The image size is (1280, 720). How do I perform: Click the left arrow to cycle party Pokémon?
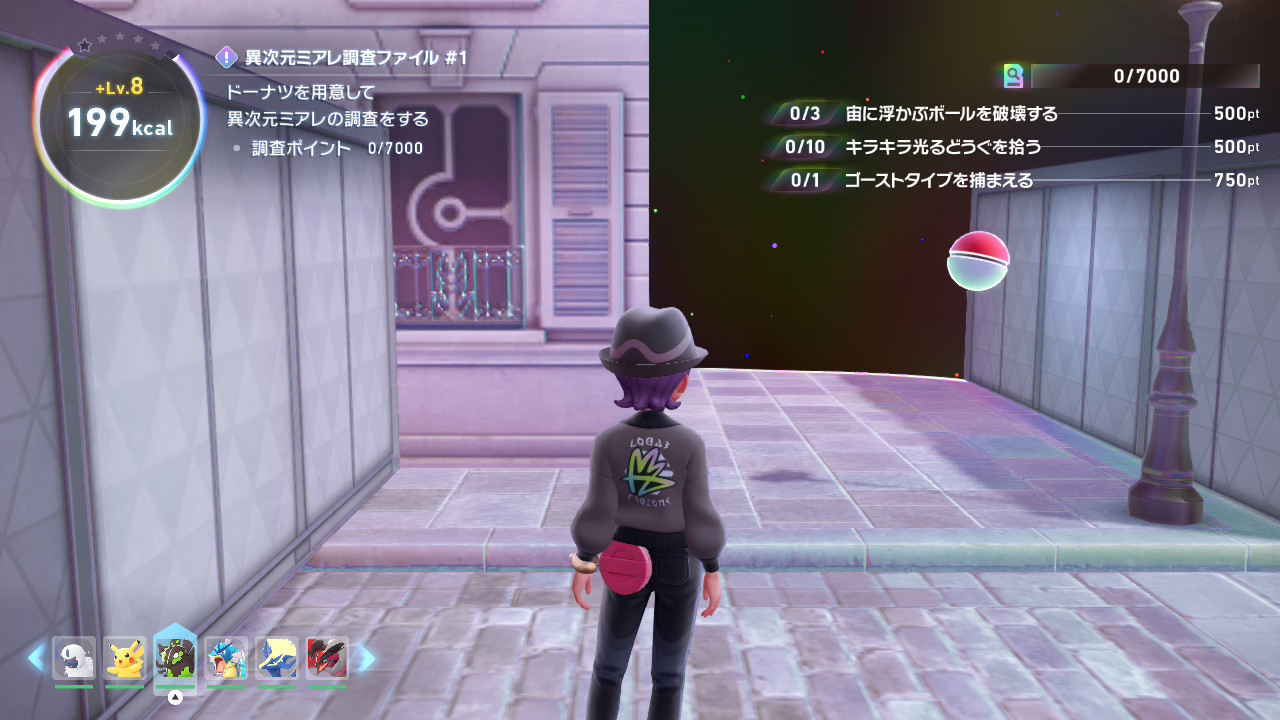tap(34, 657)
